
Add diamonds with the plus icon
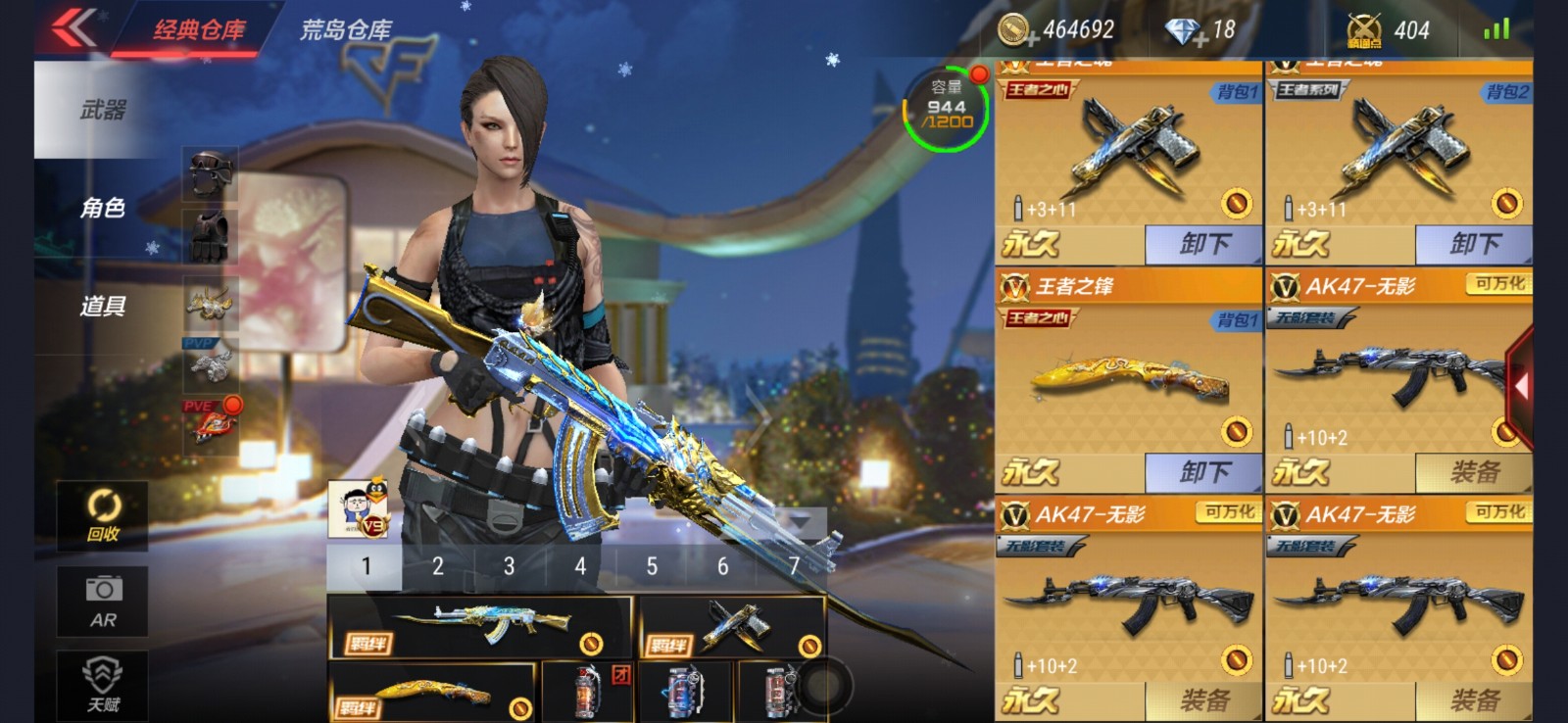point(1200,40)
